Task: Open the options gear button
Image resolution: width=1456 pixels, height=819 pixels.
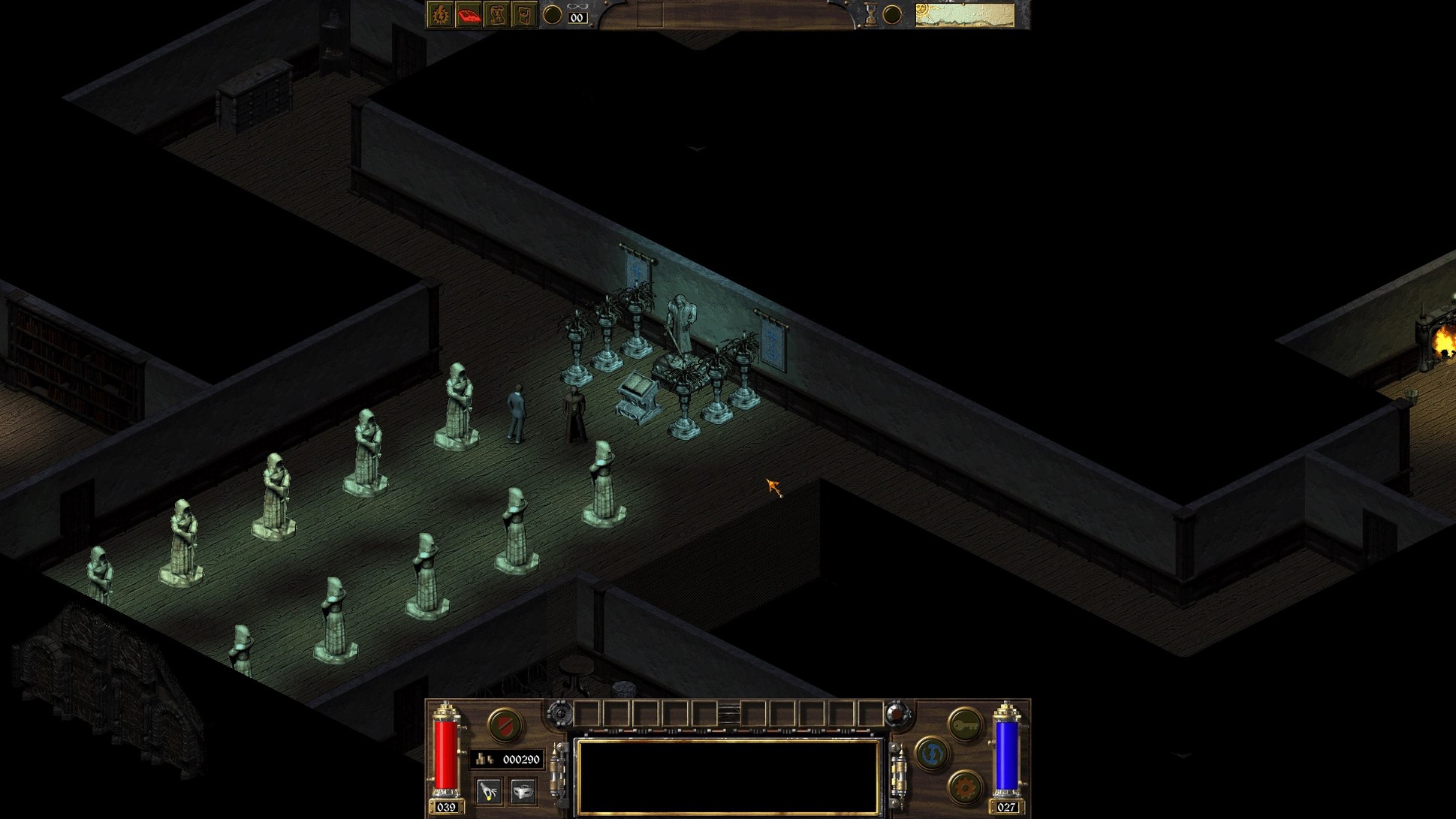Action: [x=965, y=787]
